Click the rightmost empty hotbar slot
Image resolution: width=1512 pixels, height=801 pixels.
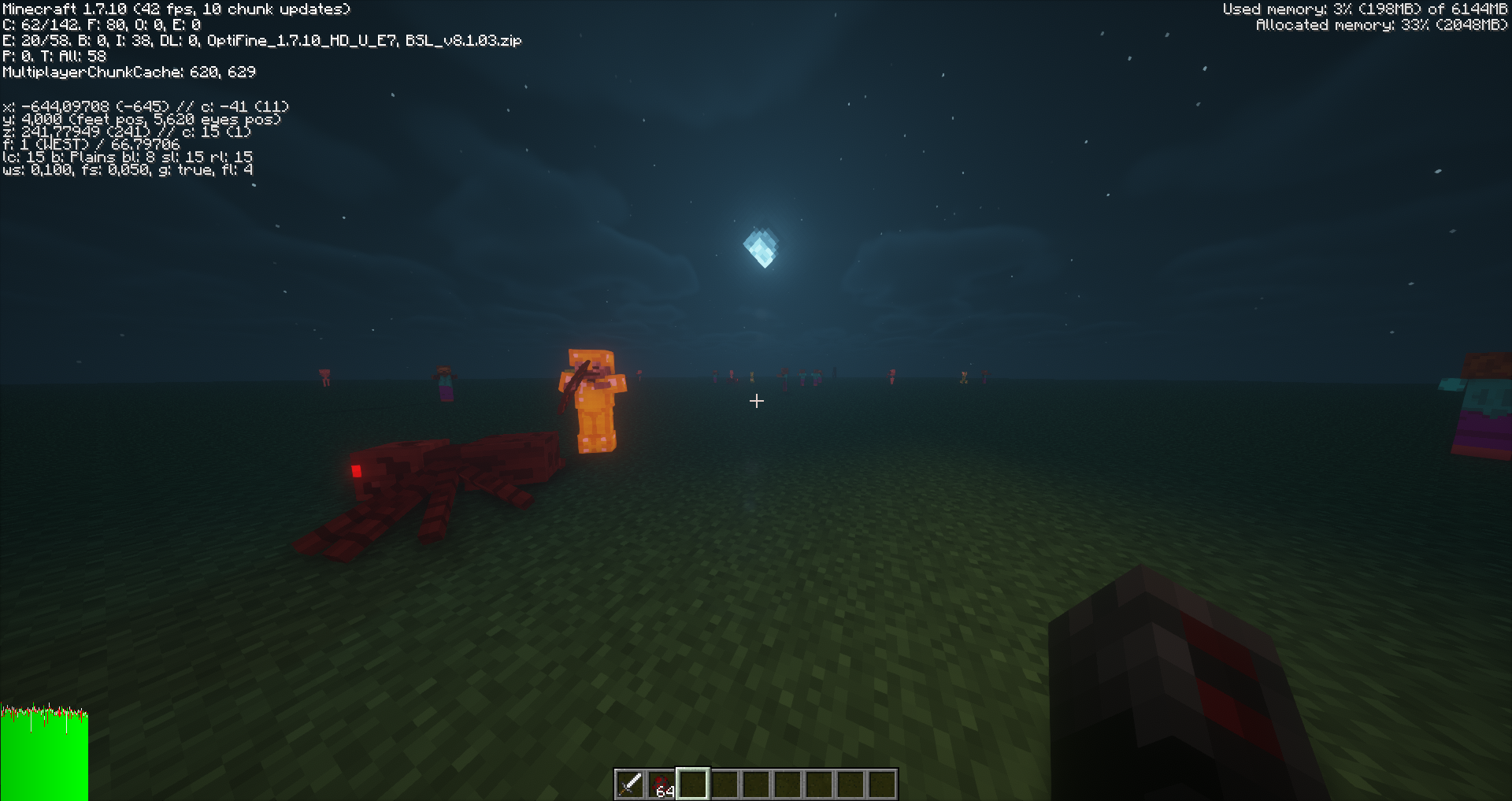click(x=881, y=782)
